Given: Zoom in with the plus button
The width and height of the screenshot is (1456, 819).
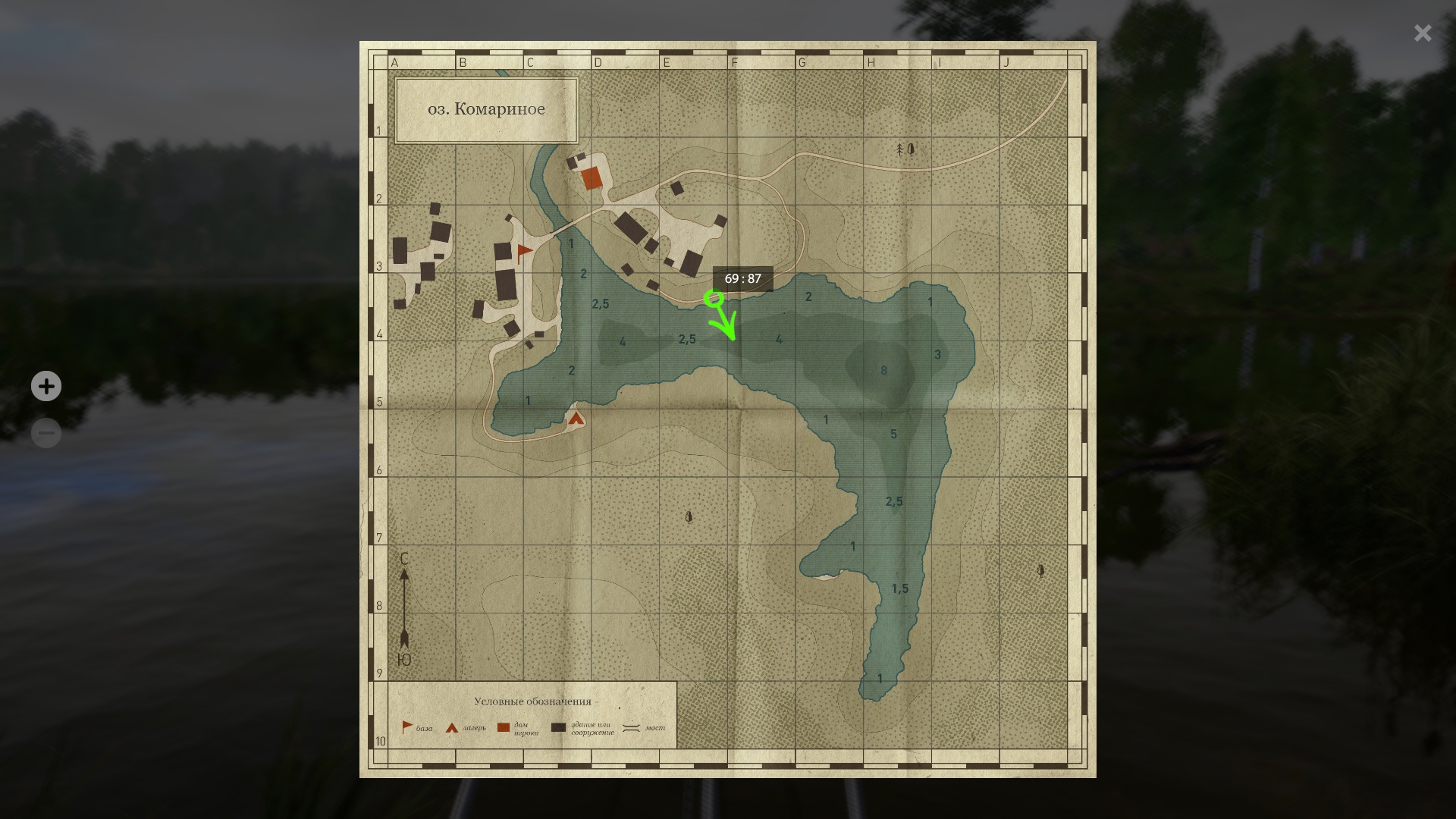Looking at the screenshot, I should pos(46,386).
